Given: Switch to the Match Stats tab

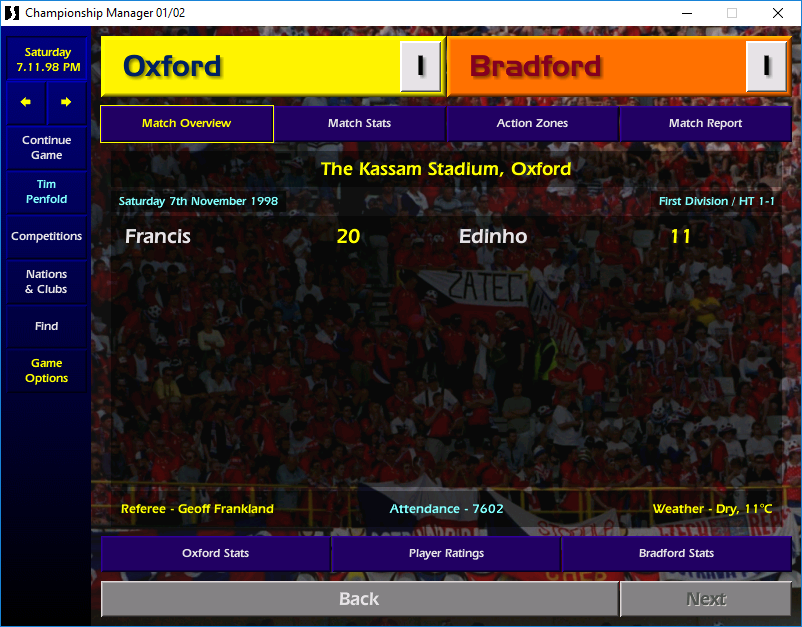Looking at the screenshot, I should coord(359,123).
